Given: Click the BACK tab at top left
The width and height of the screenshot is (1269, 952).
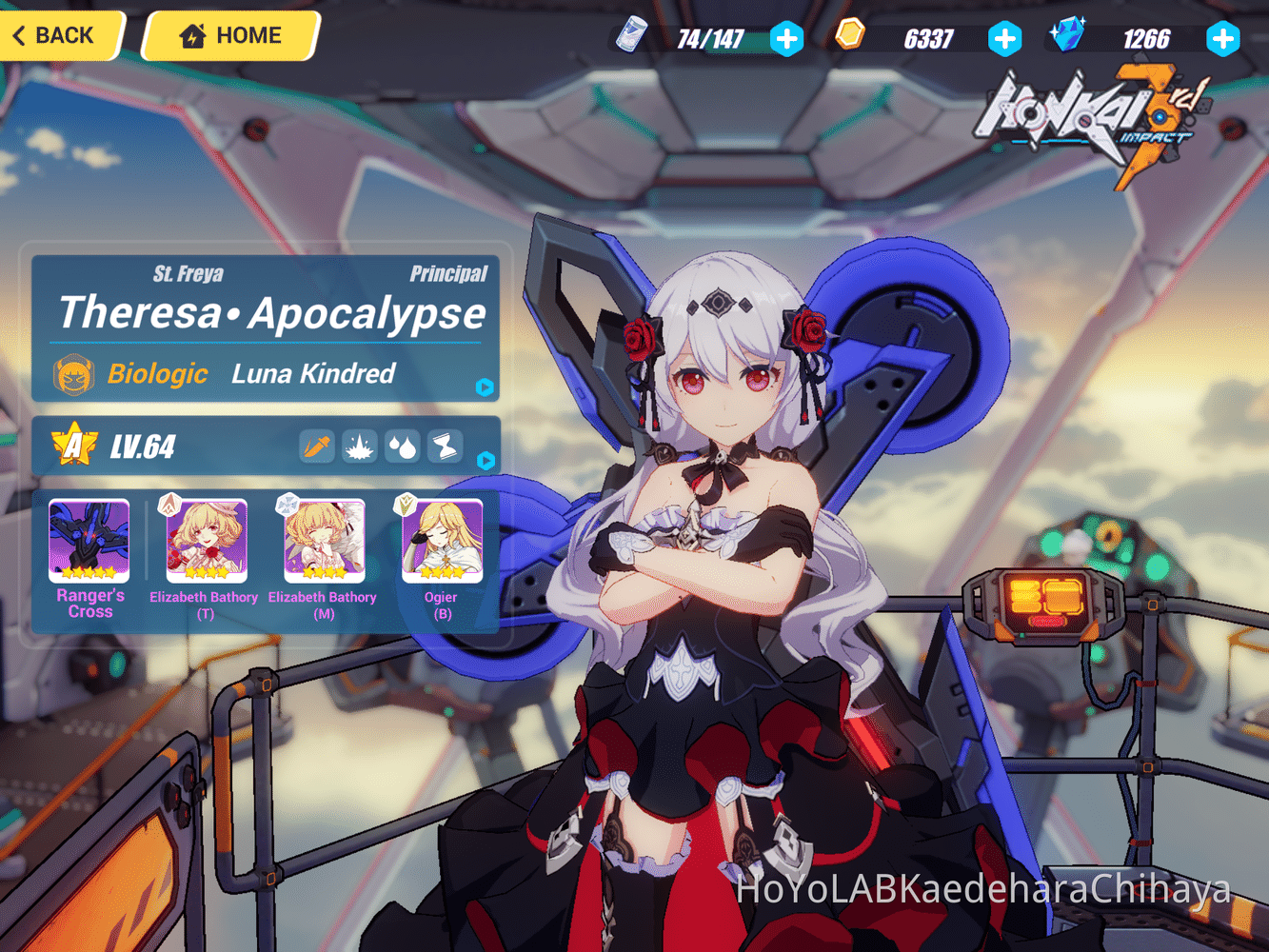Looking at the screenshot, I should pyautogui.click(x=52, y=35).
